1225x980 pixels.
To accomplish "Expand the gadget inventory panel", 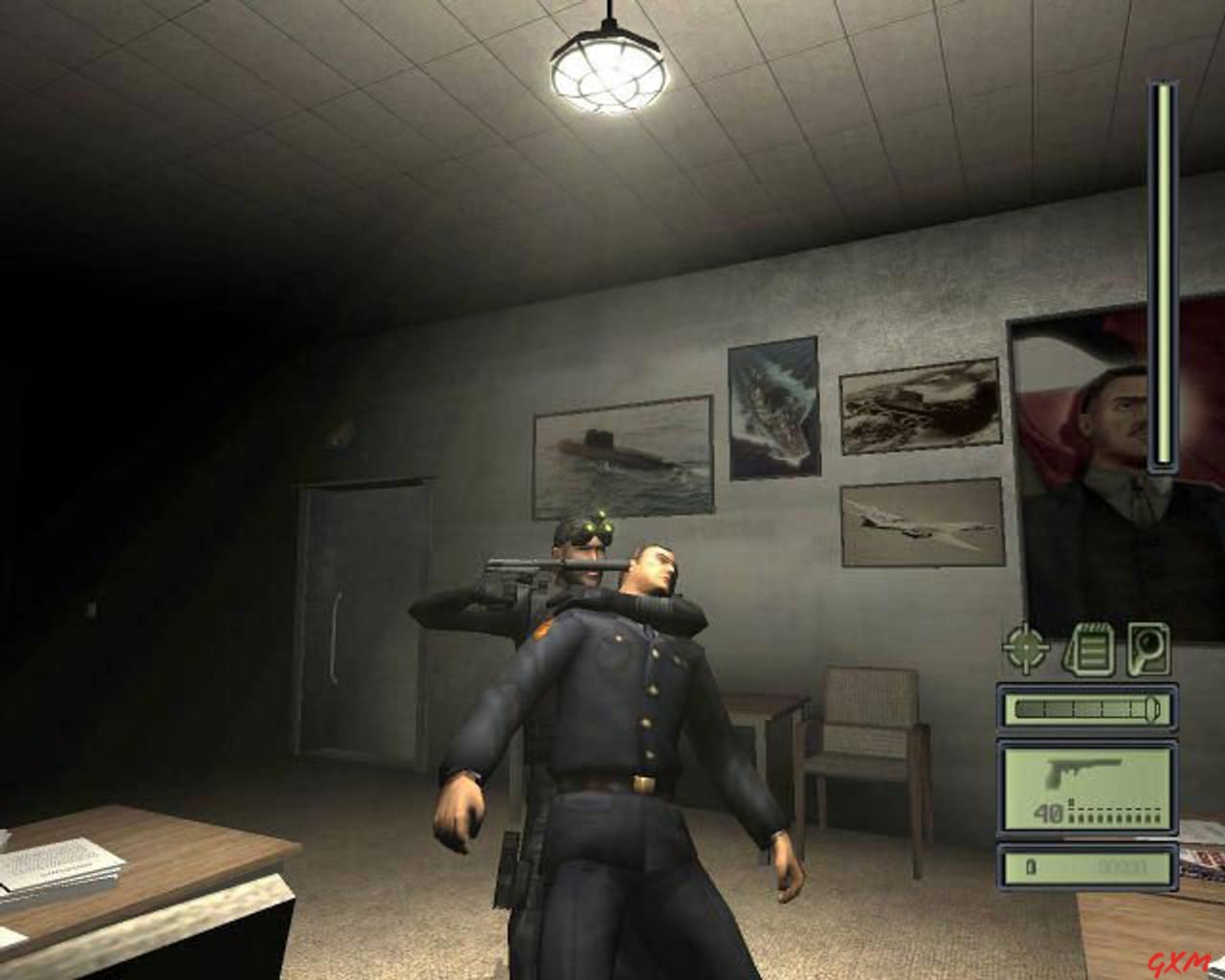I will point(1086,867).
